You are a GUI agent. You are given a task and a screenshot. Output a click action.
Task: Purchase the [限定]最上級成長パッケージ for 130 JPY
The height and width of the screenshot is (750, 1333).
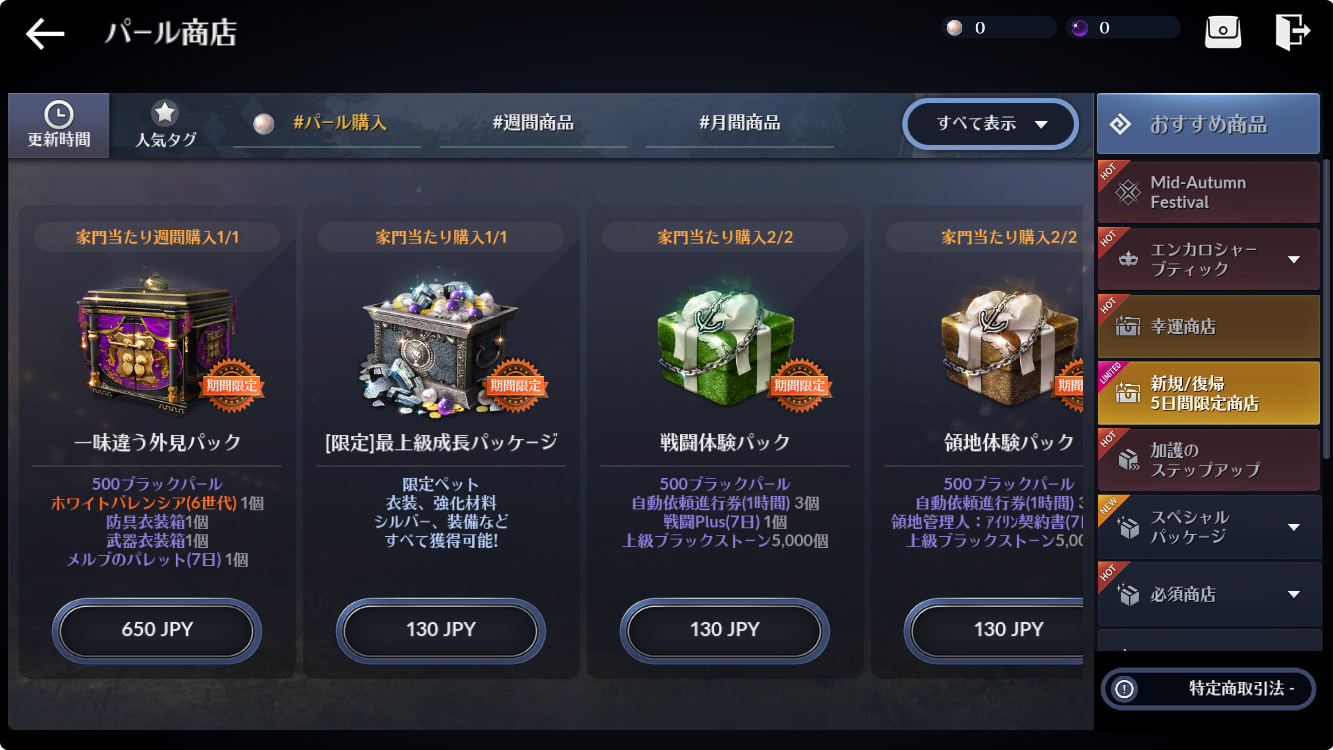[441, 630]
